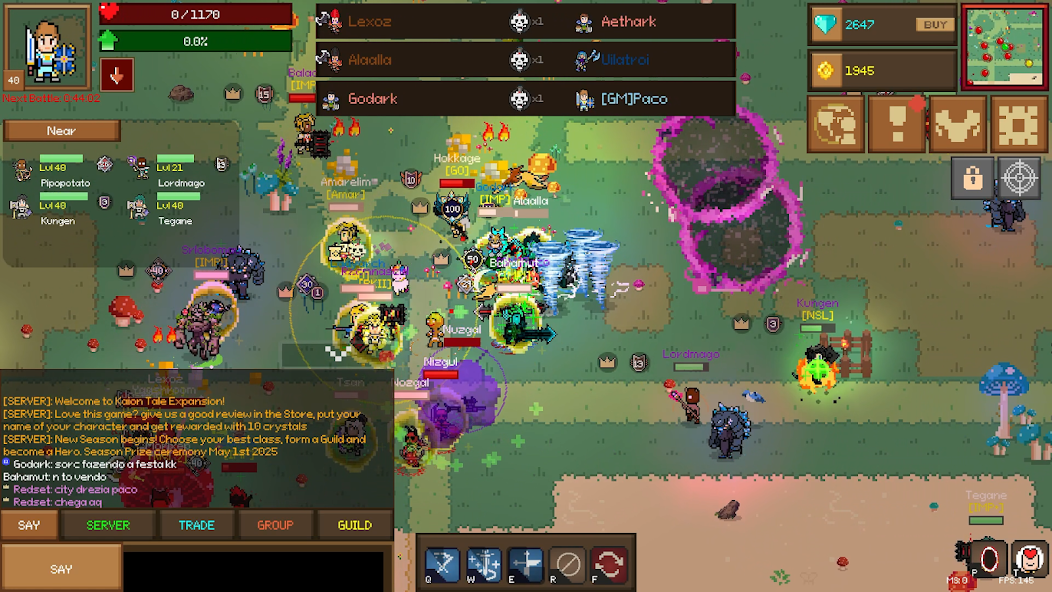Switch to the GUILD chat tab
The height and width of the screenshot is (592, 1052).
[355, 525]
